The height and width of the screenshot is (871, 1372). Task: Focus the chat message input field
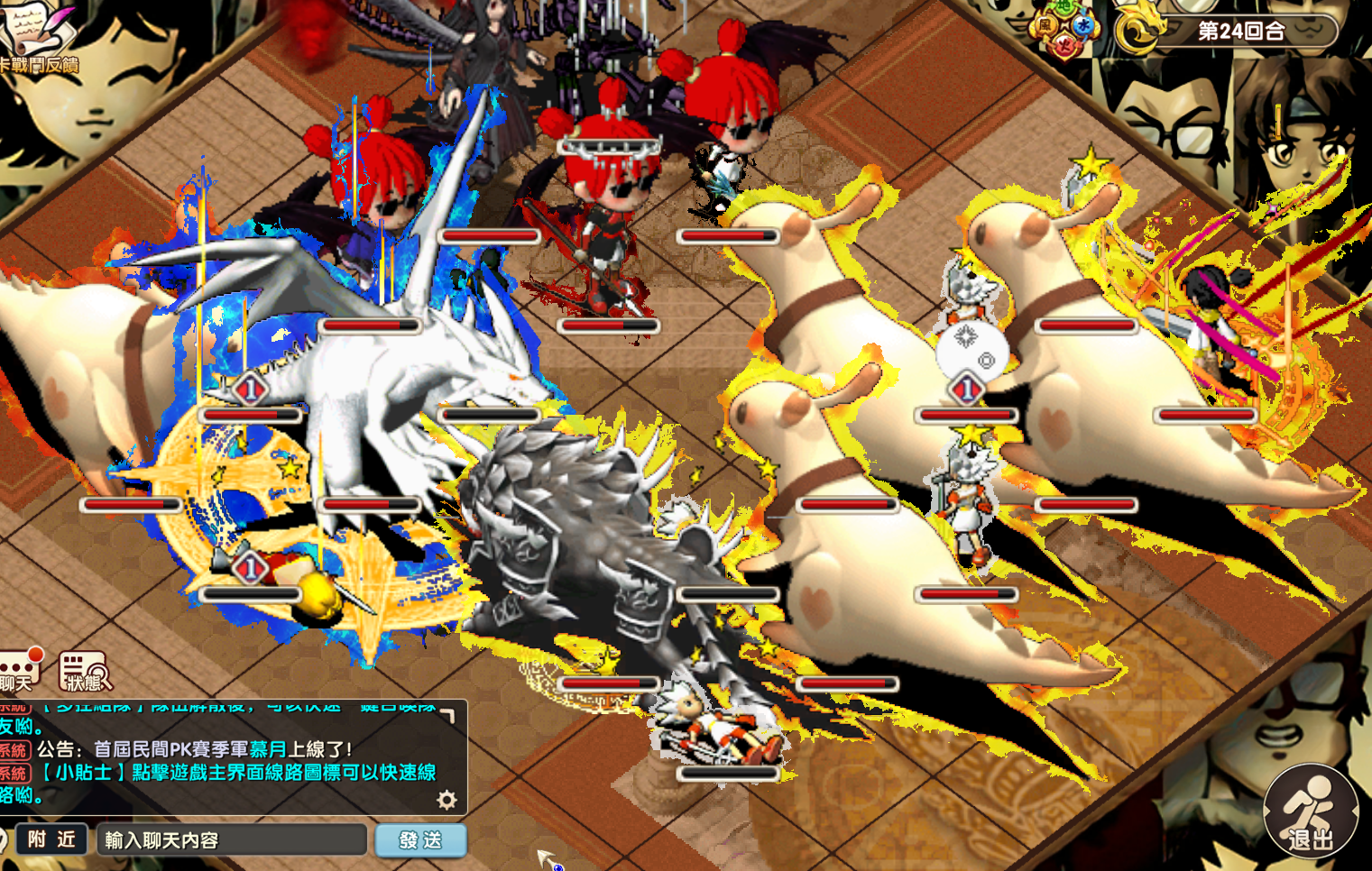click(231, 840)
